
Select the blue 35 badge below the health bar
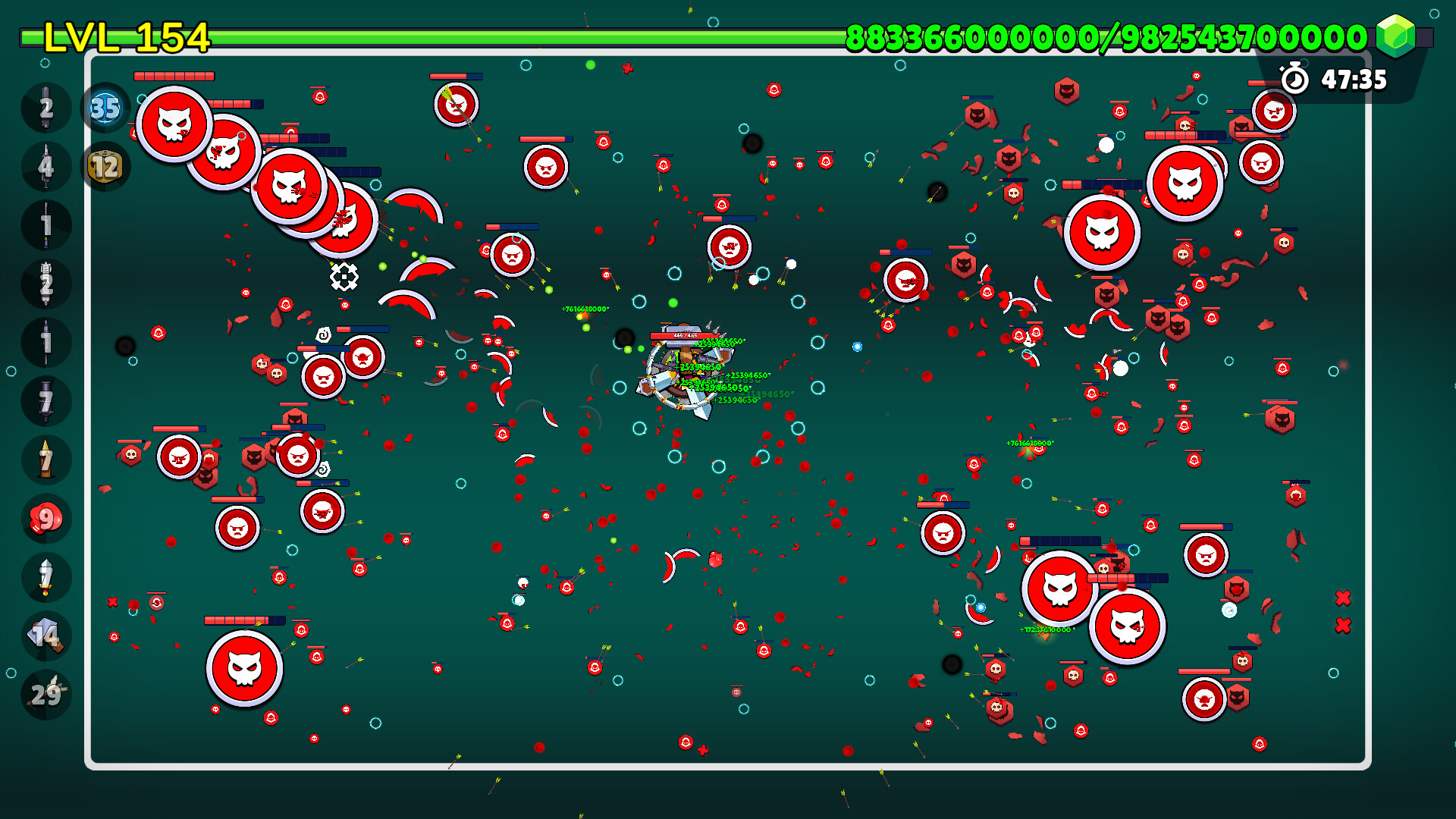pyautogui.click(x=104, y=108)
